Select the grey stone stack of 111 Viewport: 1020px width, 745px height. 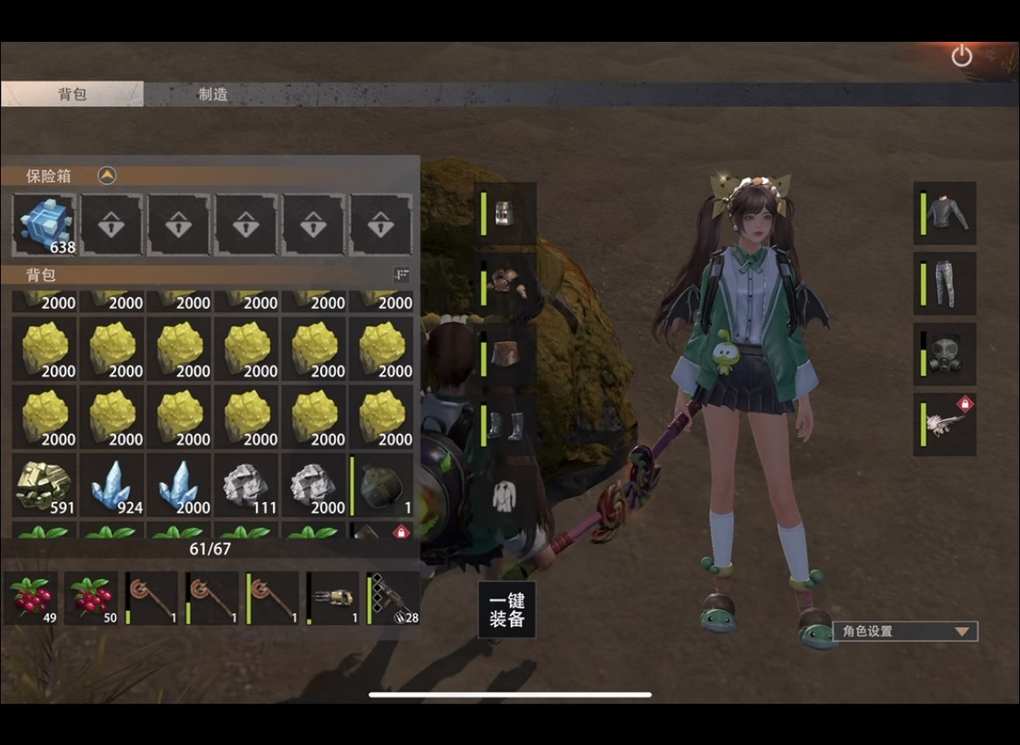pyautogui.click(x=247, y=486)
